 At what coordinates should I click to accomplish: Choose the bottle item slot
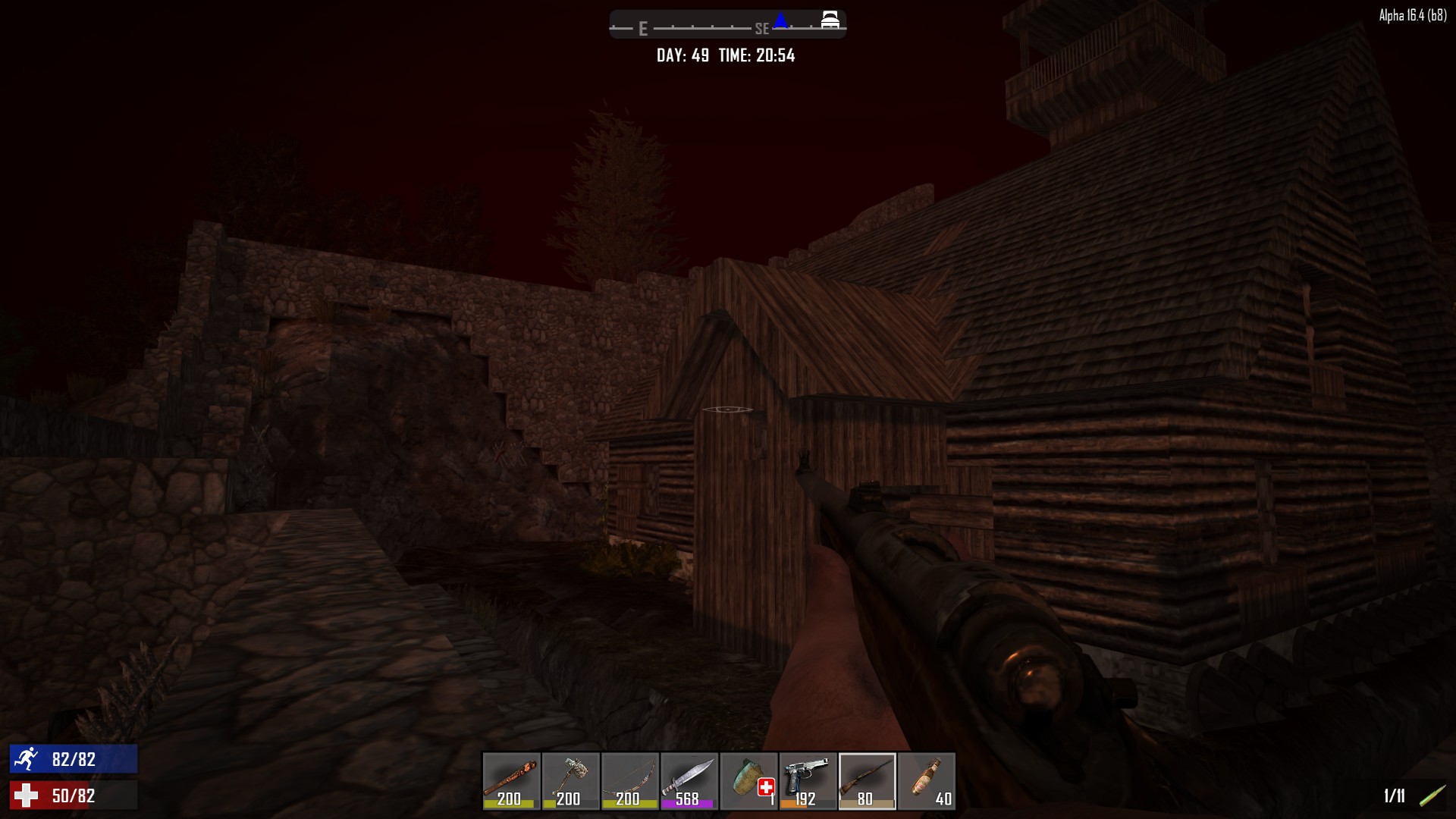point(926,780)
